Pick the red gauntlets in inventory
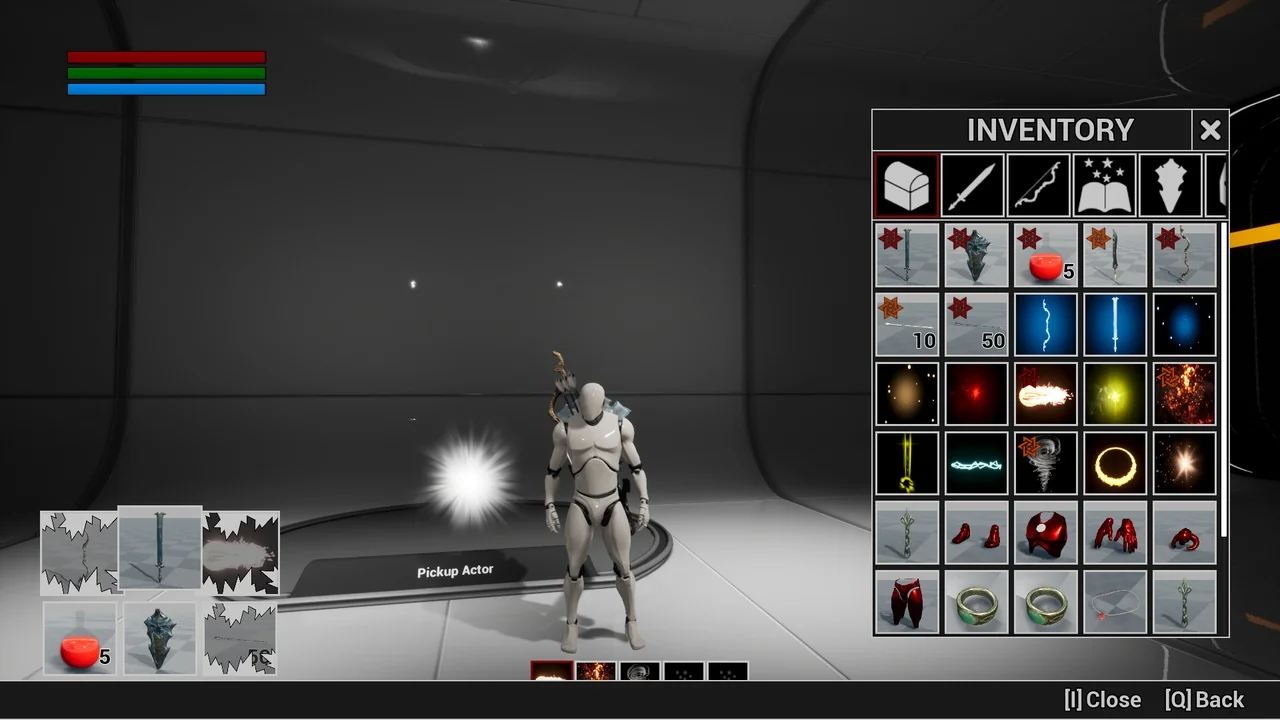Viewport: 1280px width, 720px height. (1115, 533)
